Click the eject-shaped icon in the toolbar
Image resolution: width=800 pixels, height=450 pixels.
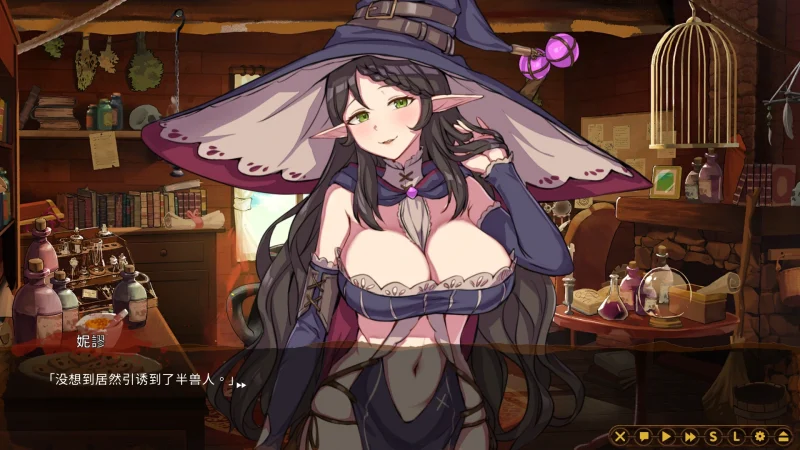[x=781, y=436]
